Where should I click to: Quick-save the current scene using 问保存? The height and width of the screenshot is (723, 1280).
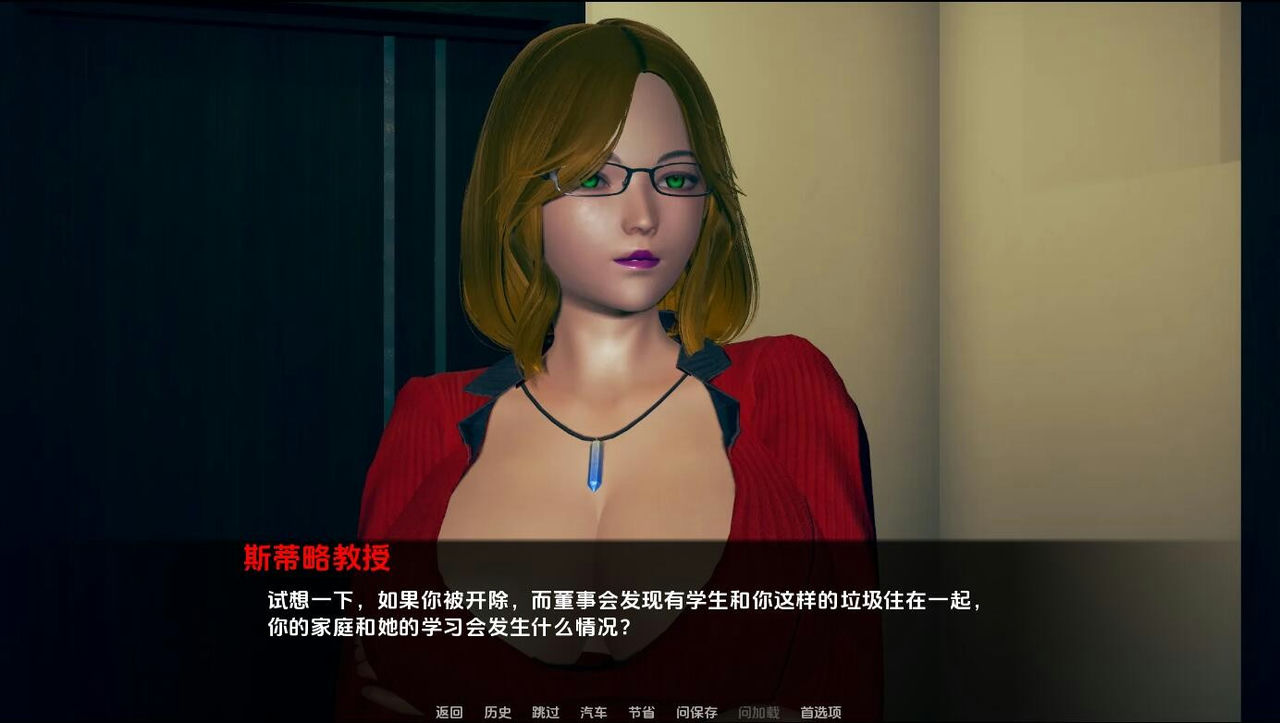tap(697, 712)
